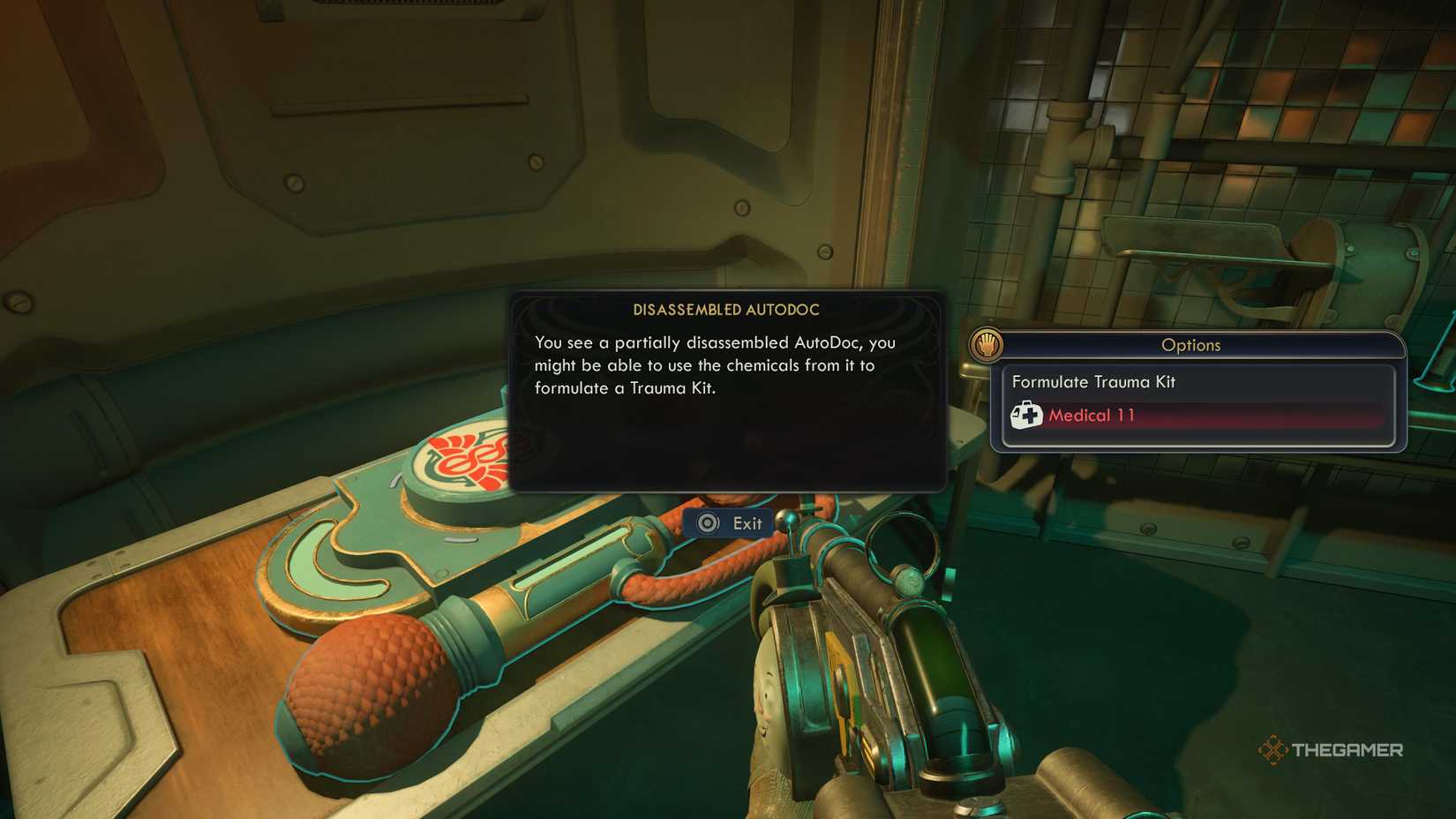
Task: Click the circular controller button icon on Exit
Action: pos(707,522)
